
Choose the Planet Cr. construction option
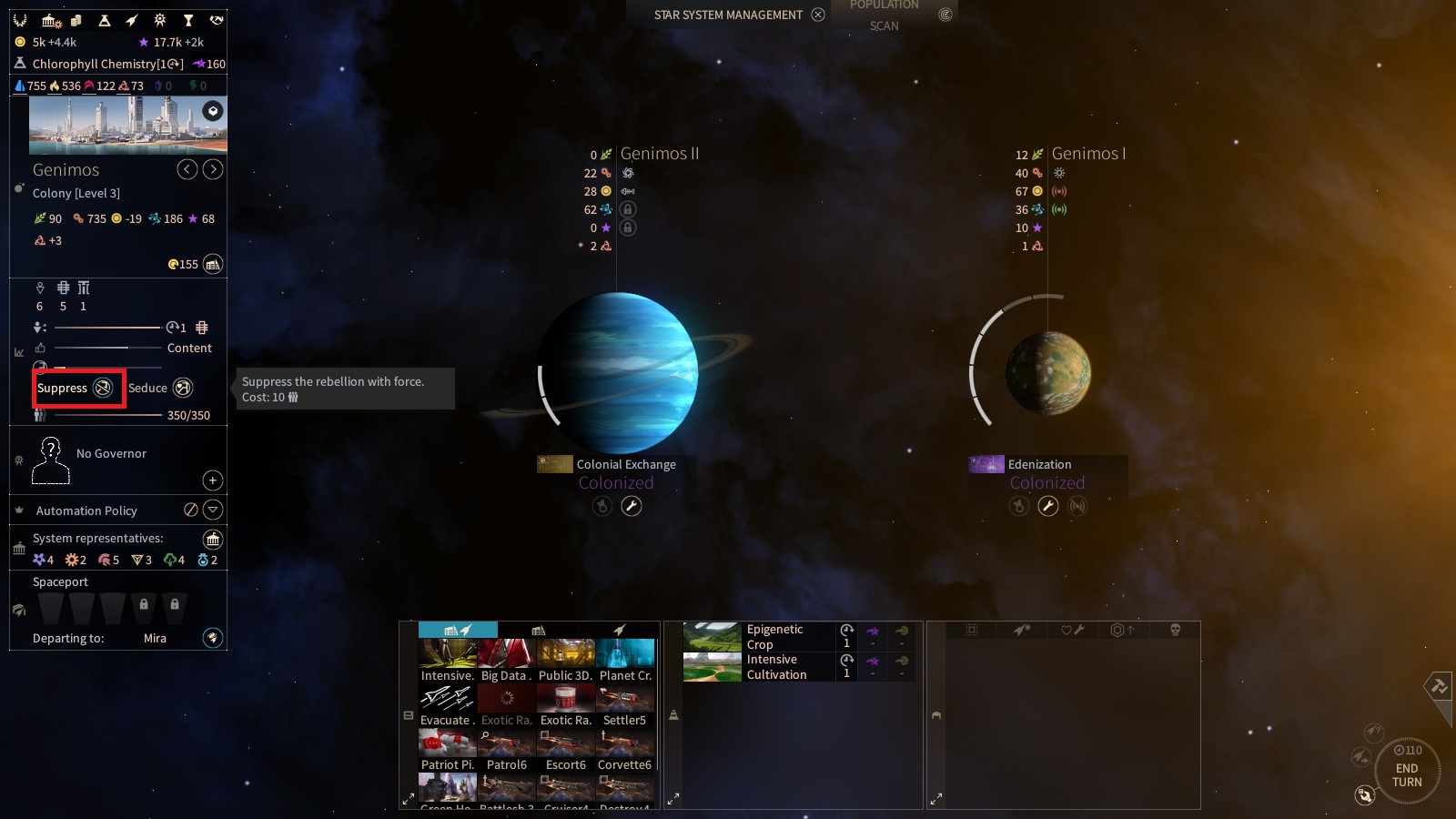(625, 660)
